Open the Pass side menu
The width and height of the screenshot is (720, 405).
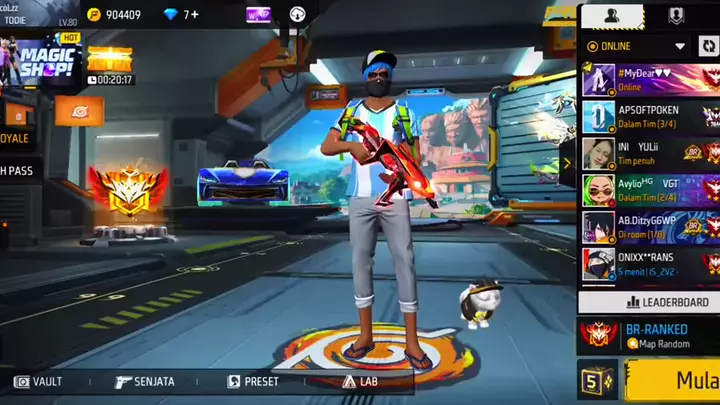pyautogui.click(x=16, y=171)
